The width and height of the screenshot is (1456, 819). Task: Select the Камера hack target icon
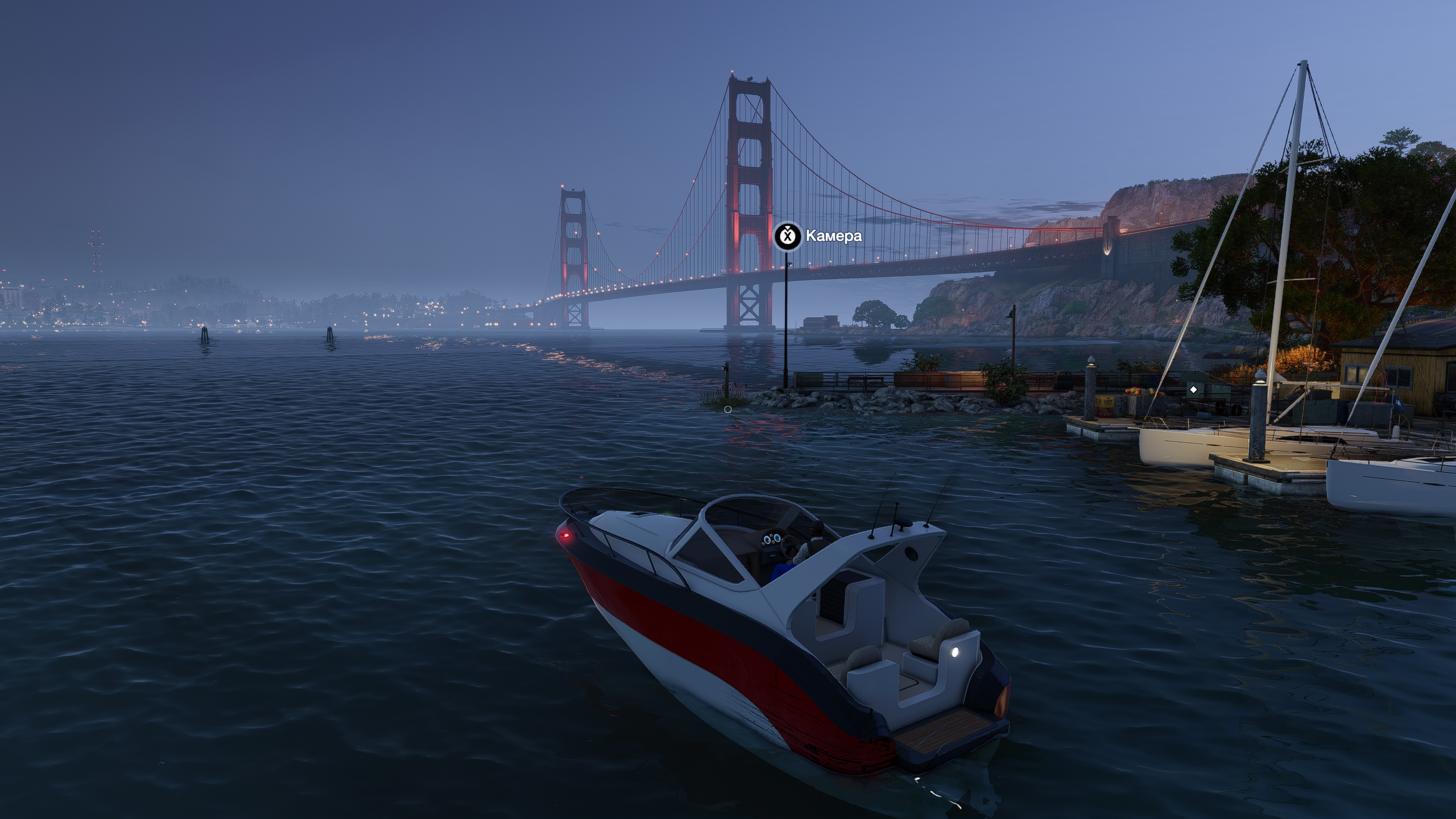pos(788,236)
